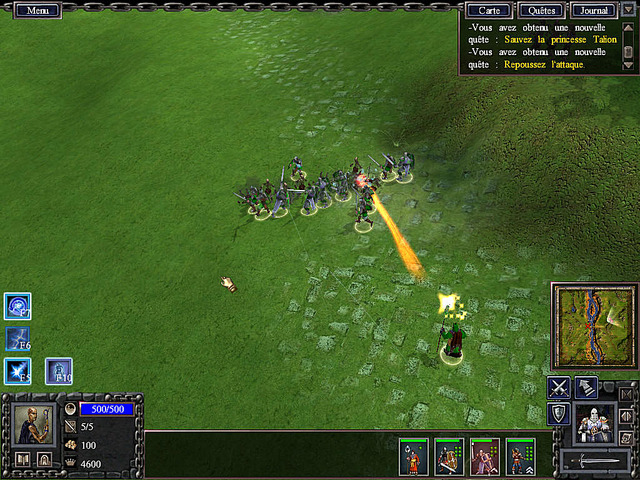Select the hero portrait with staff
640x480 pixels.
(x=33, y=424)
